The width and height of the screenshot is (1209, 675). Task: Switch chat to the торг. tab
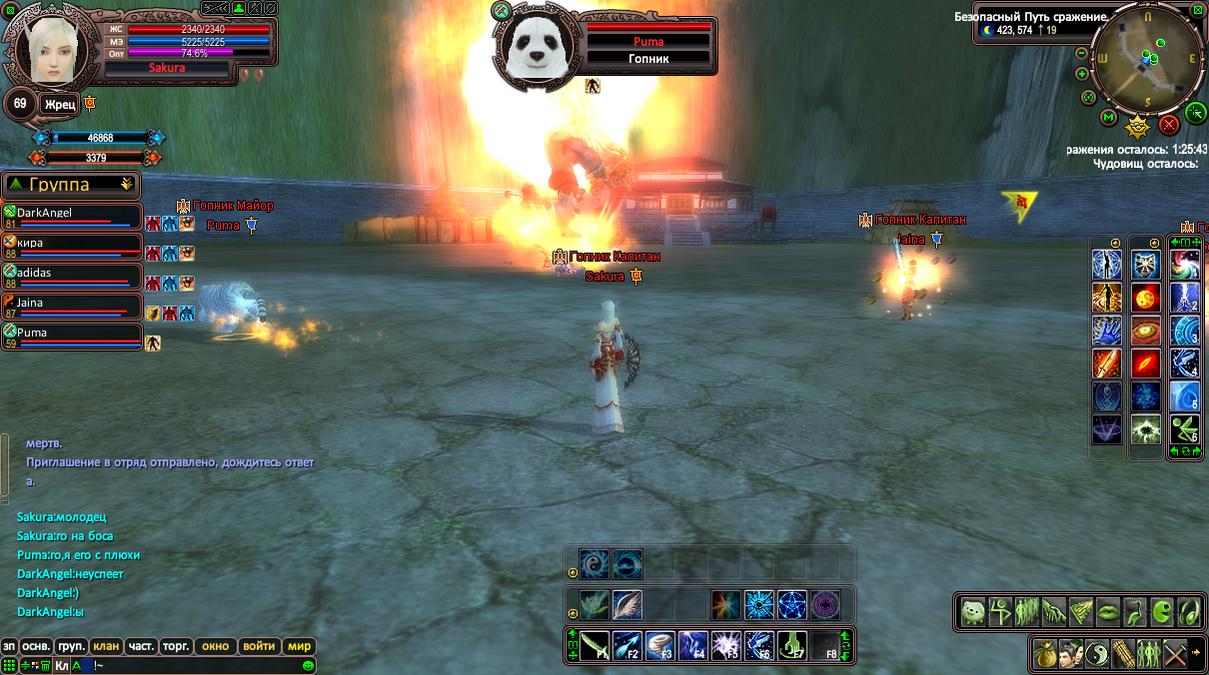[176, 646]
